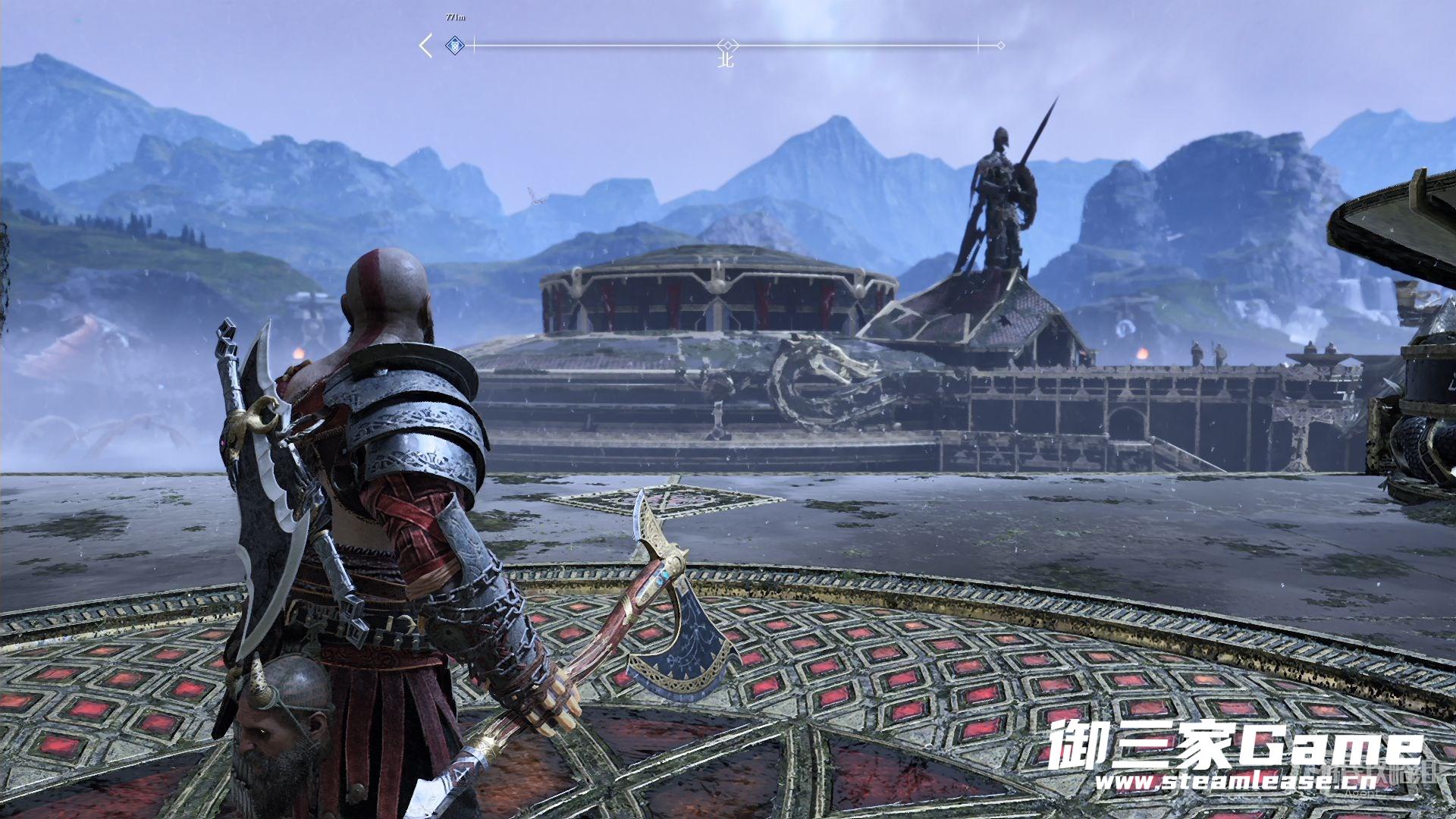1456x819 pixels.
Task: Click the north (北) compass marker
Action: pyautogui.click(x=726, y=61)
